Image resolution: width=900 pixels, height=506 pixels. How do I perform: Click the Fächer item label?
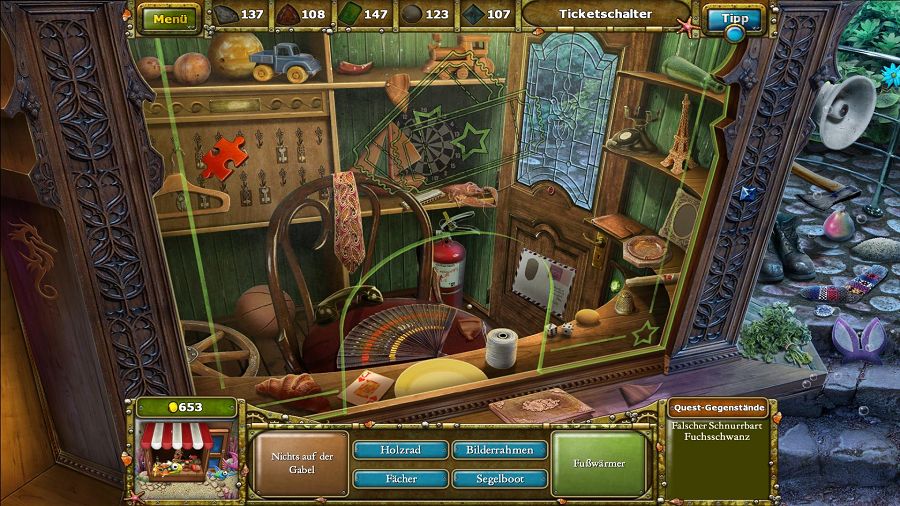click(x=399, y=479)
